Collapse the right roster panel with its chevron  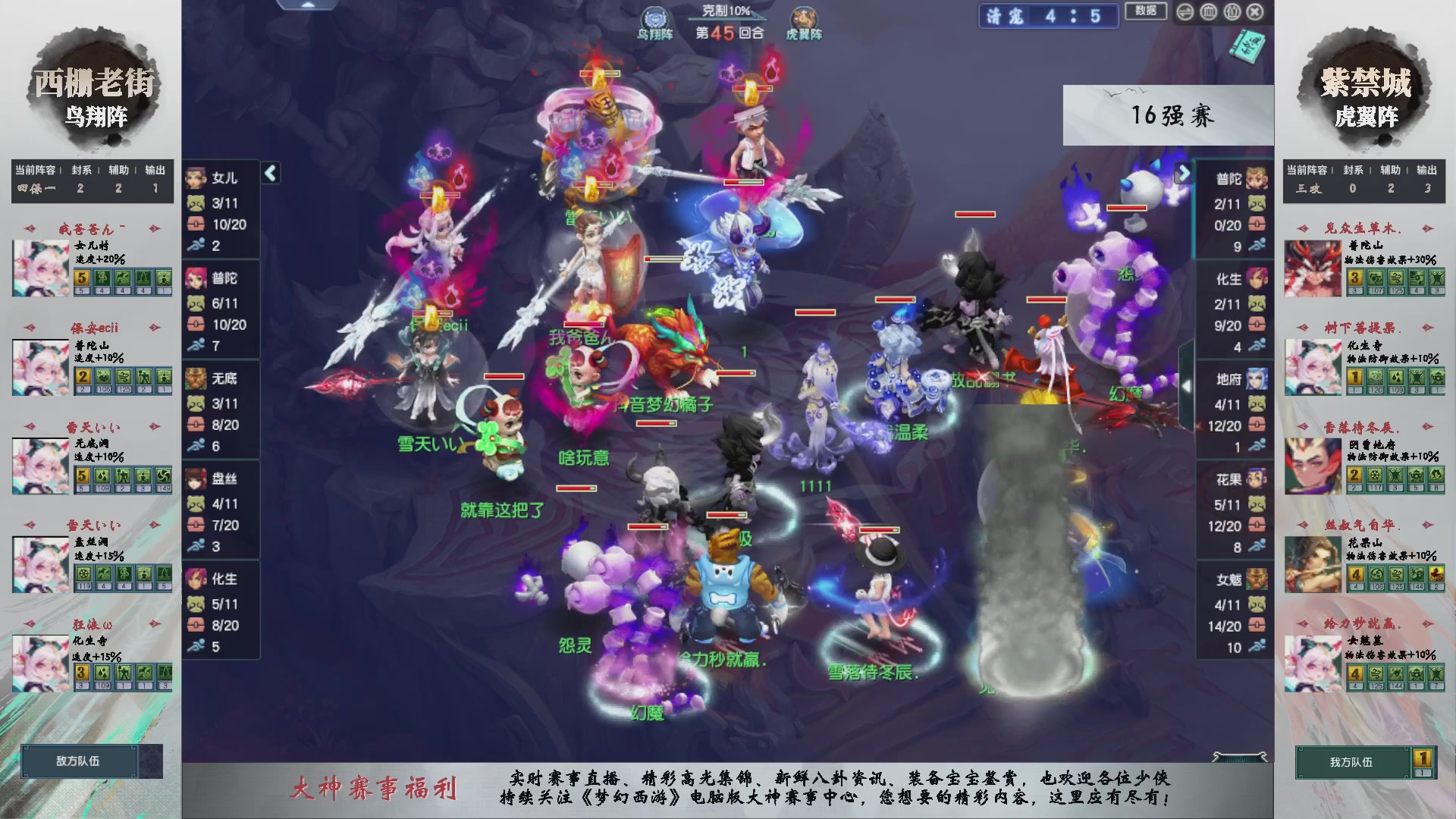coord(1185,173)
